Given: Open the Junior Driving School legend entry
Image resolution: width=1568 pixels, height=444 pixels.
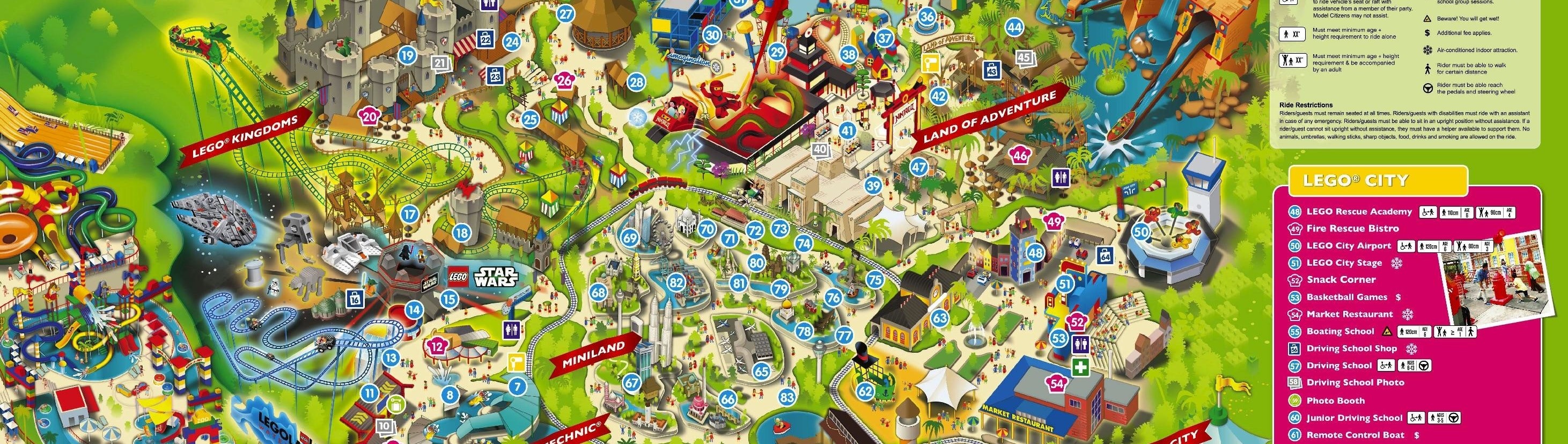Looking at the screenshot, I should 1354,418.
